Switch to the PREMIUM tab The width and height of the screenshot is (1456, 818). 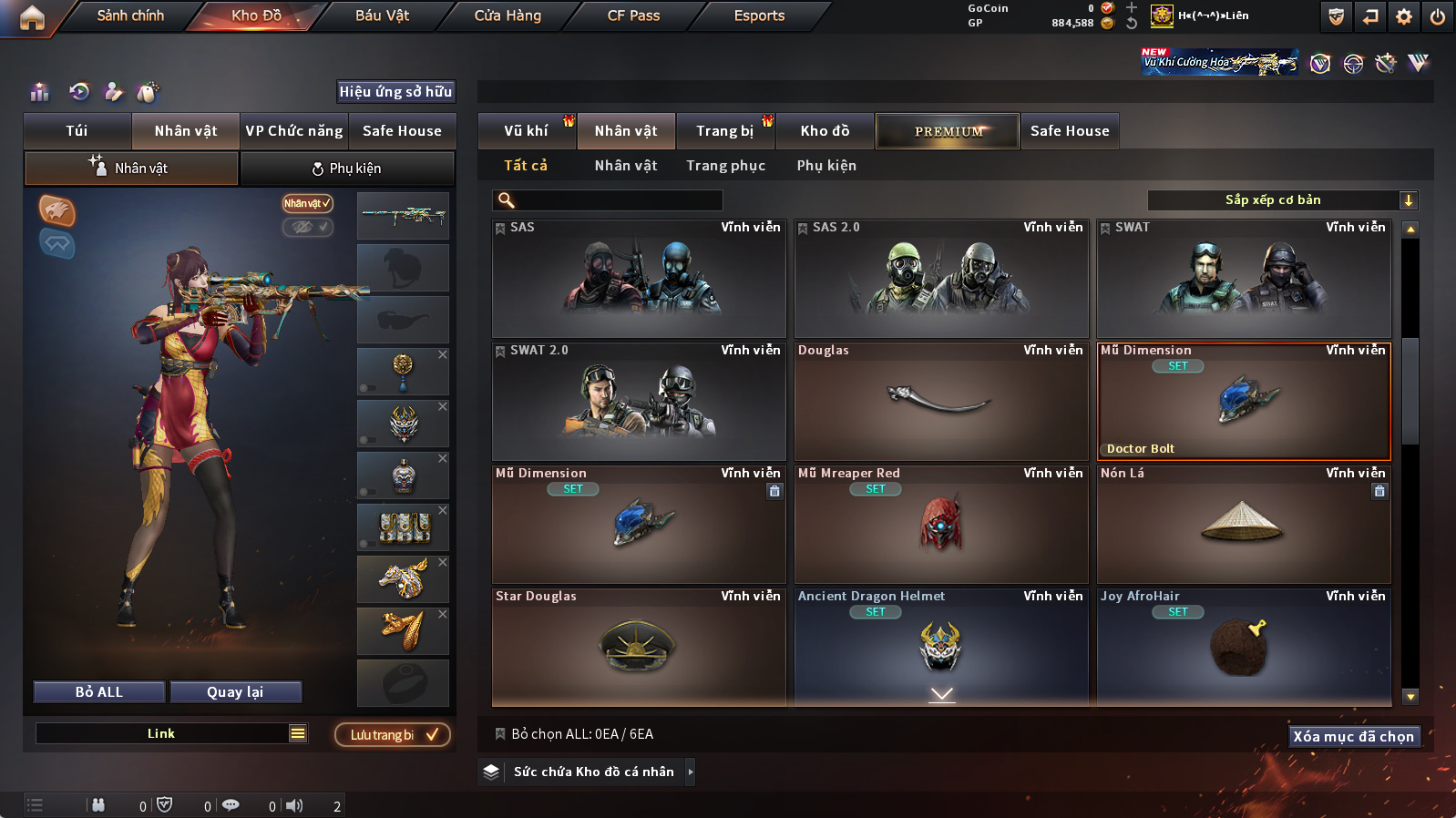point(948,131)
